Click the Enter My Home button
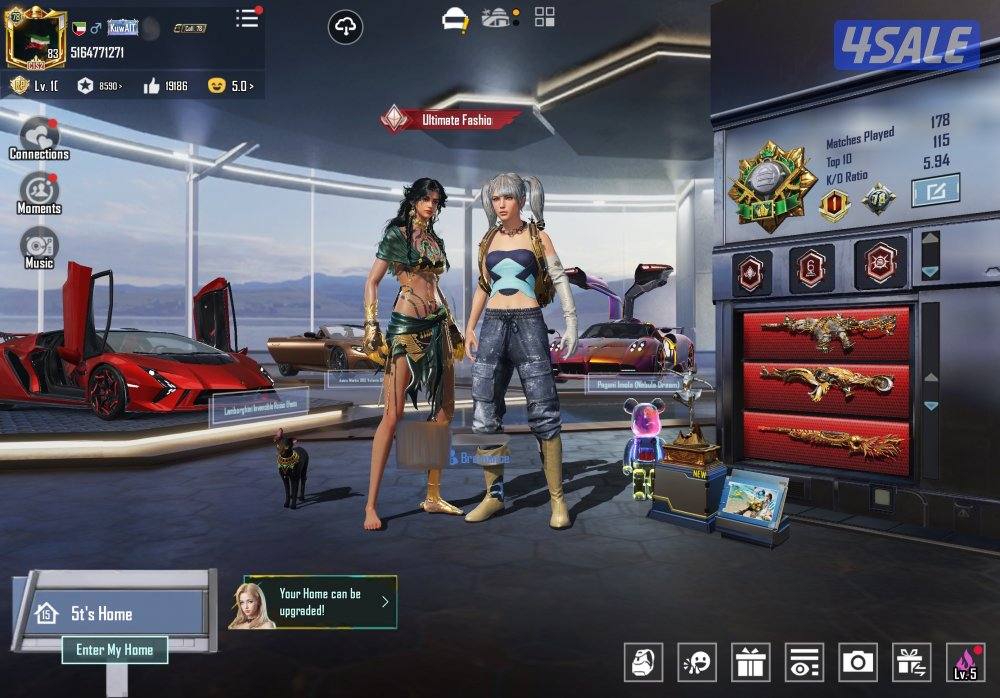 [115, 650]
